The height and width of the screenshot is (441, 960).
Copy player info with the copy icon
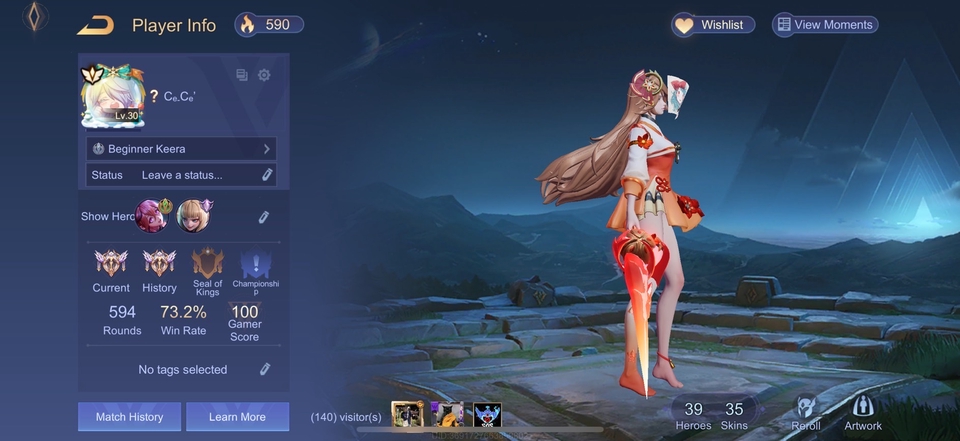tap(242, 75)
